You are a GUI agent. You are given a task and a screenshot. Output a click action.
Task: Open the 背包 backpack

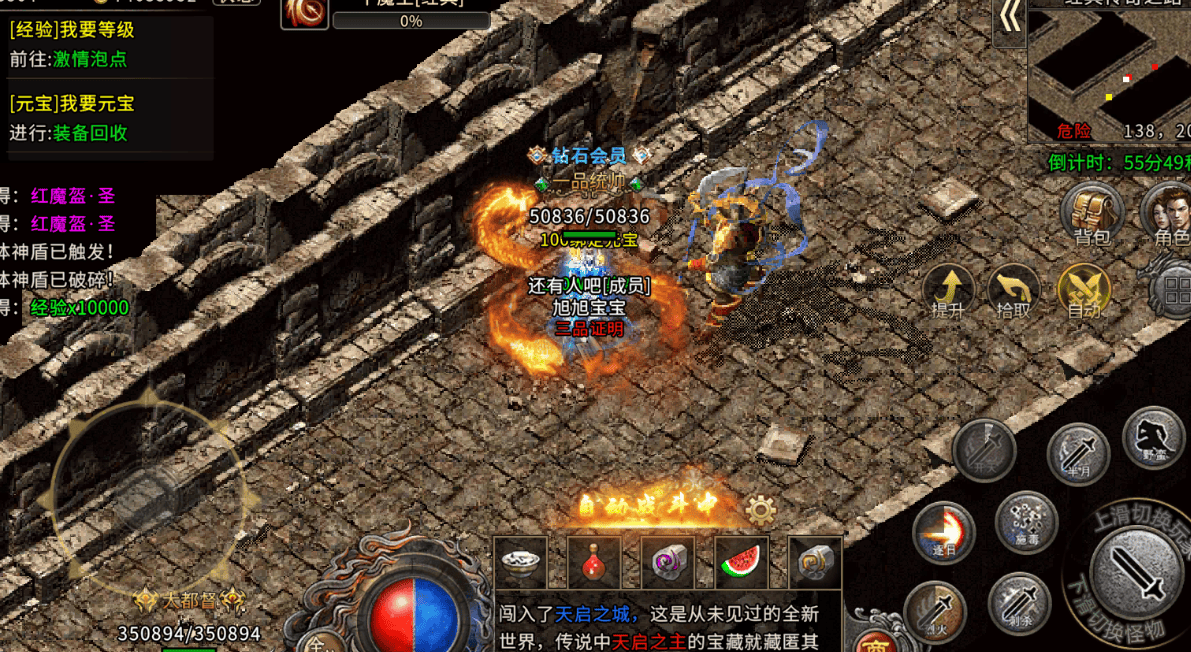(x=1092, y=212)
